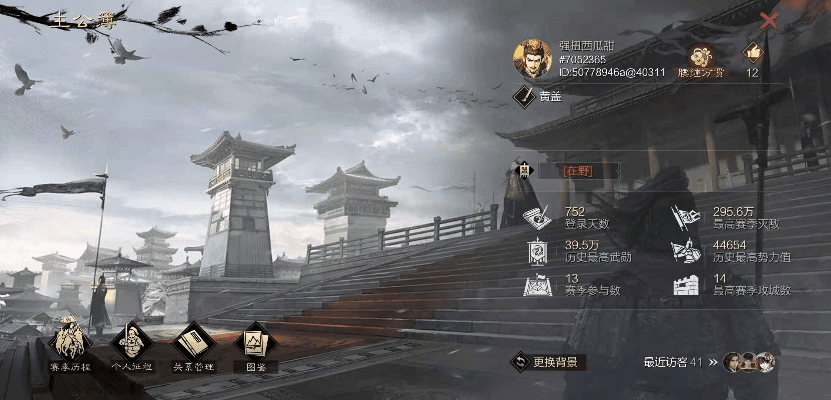Expand the 最近访客 recent visitors list

coord(713,362)
